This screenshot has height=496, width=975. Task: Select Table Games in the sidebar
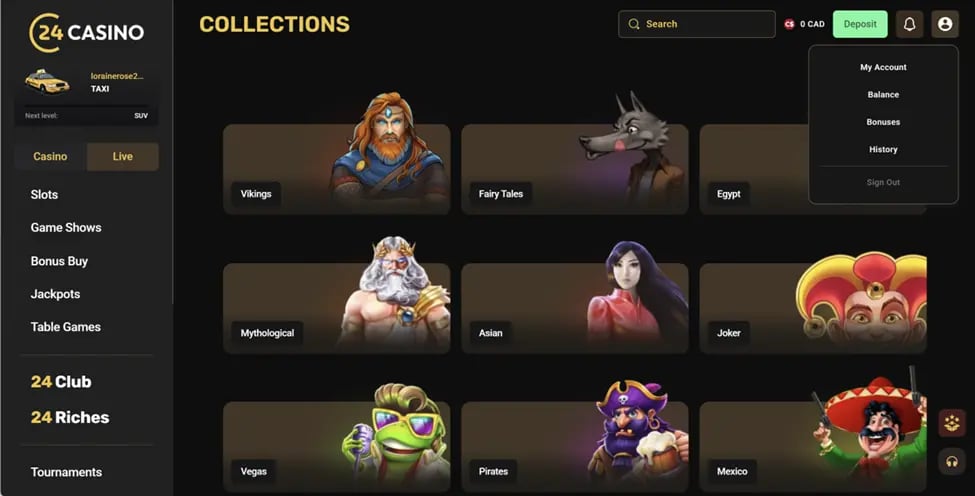[x=66, y=327]
